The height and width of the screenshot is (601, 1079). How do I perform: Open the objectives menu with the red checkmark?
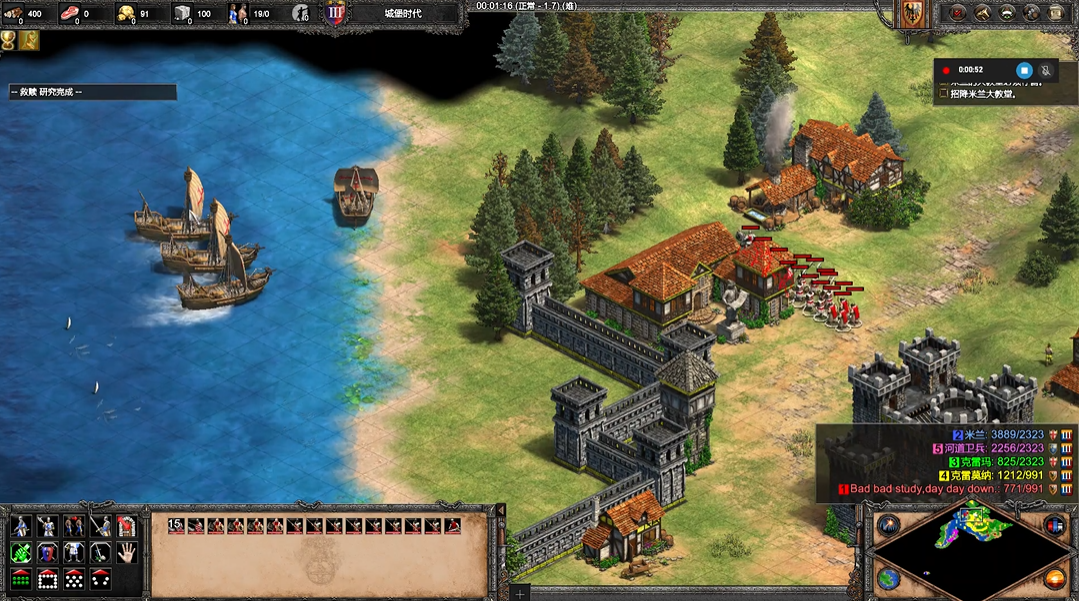pos(958,13)
